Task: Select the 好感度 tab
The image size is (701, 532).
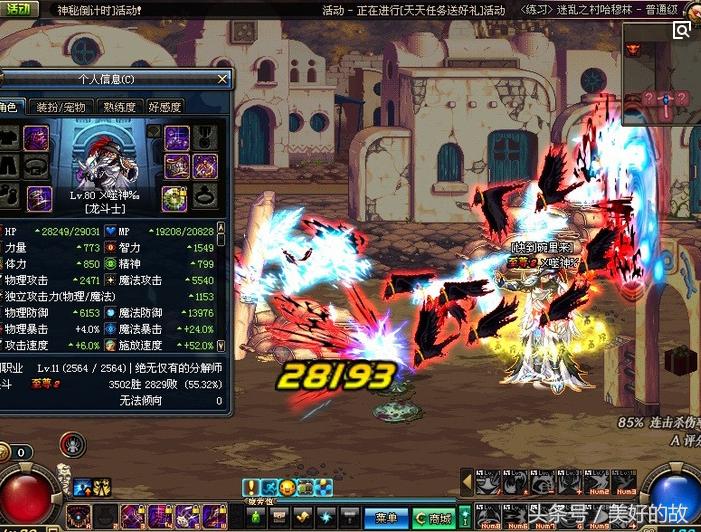Action: (x=165, y=107)
